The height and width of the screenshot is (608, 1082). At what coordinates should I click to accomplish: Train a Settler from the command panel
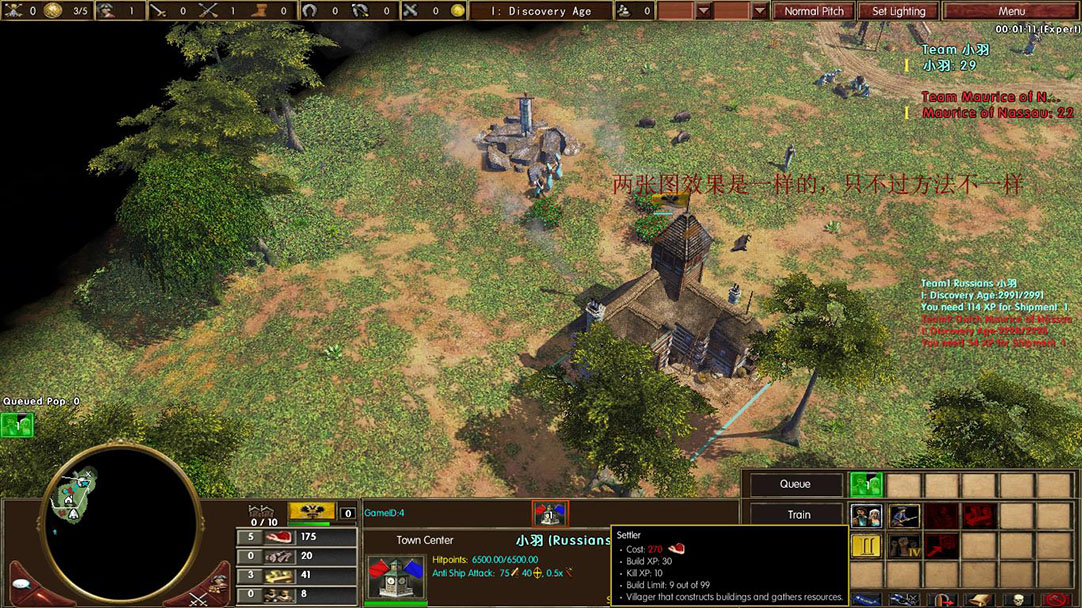tap(866, 516)
